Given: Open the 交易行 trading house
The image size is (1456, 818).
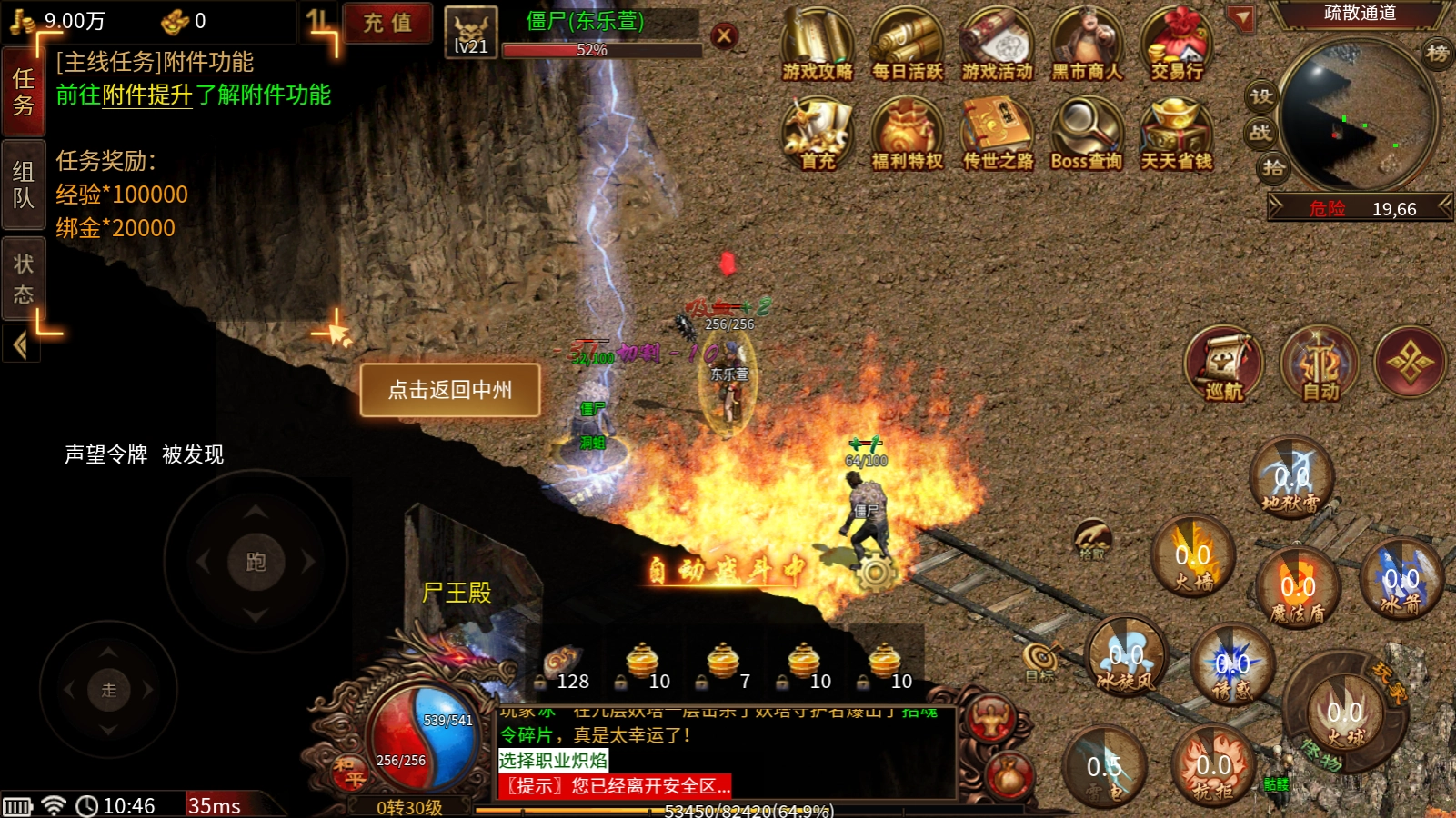Looking at the screenshot, I should [1177, 44].
